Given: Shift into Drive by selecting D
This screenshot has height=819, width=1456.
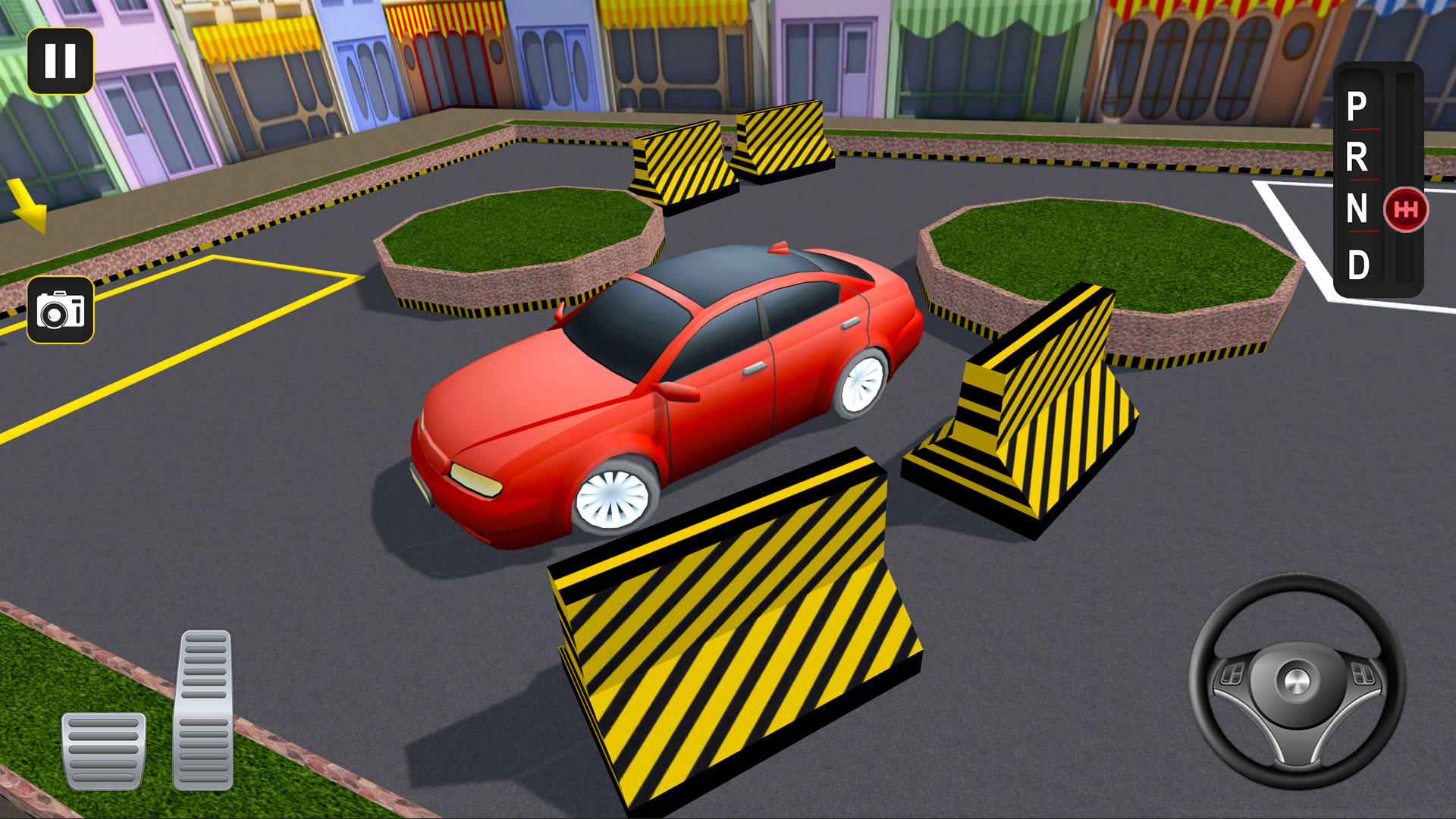Looking at the screenshot, I should point(1360,263).
